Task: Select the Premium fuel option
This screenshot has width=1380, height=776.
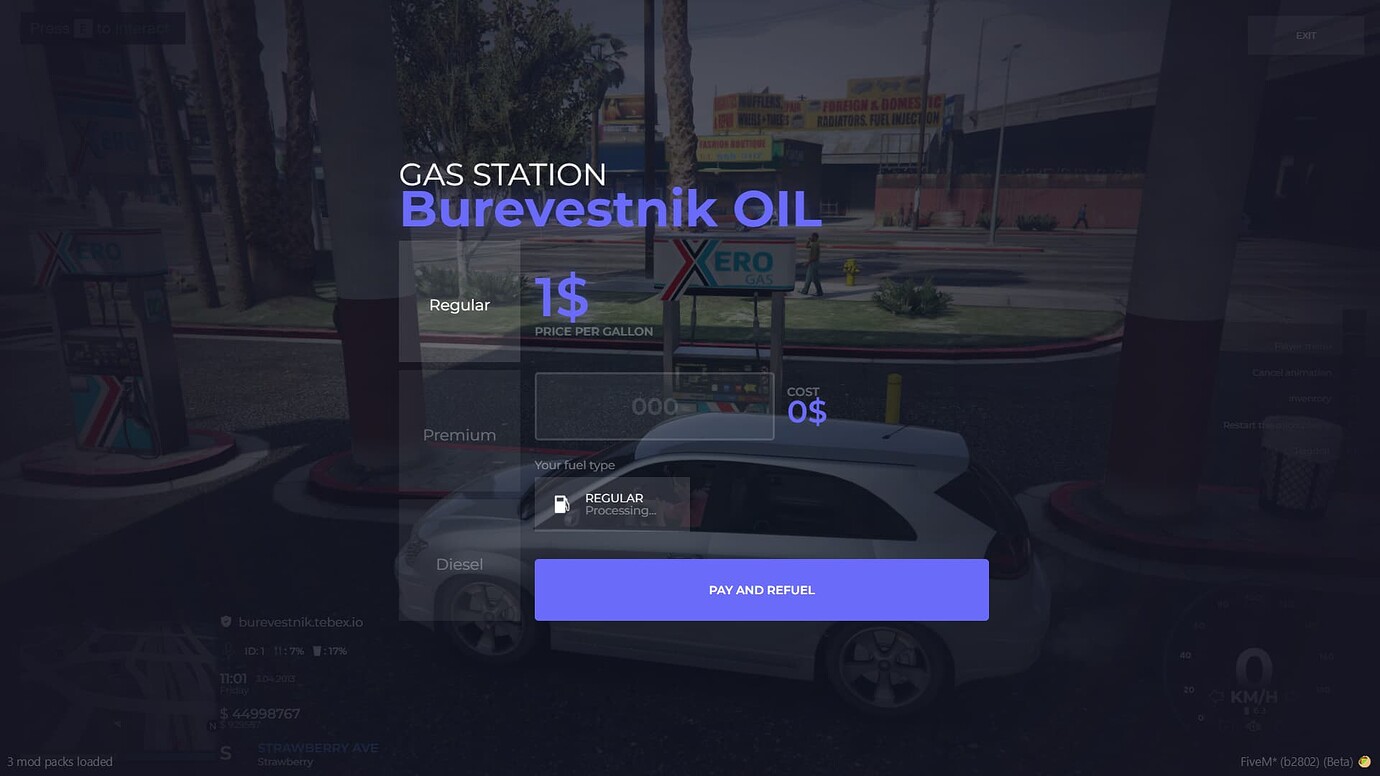Action: (459, 434)
